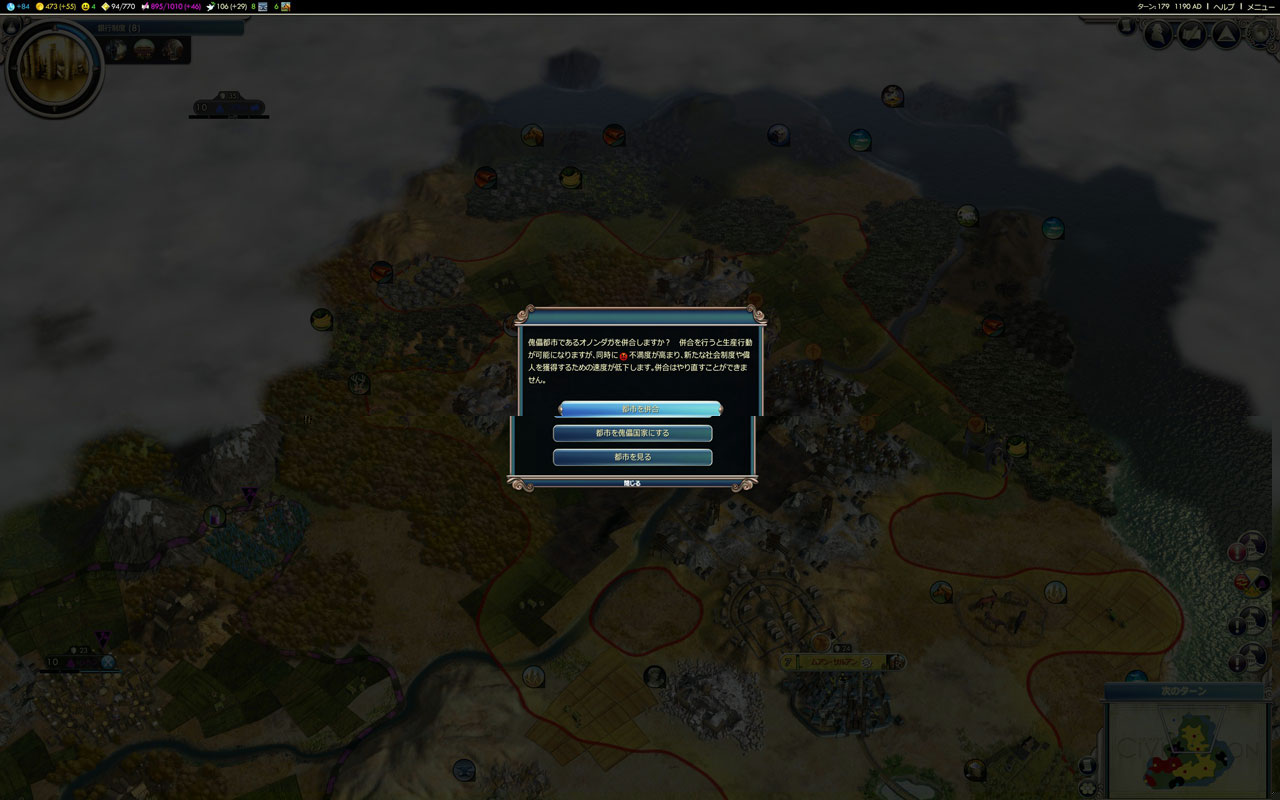Screen dimensions: 1280x800
Task: Select 都市を傀儡国家にする puppet option
Action: [632, 433]
